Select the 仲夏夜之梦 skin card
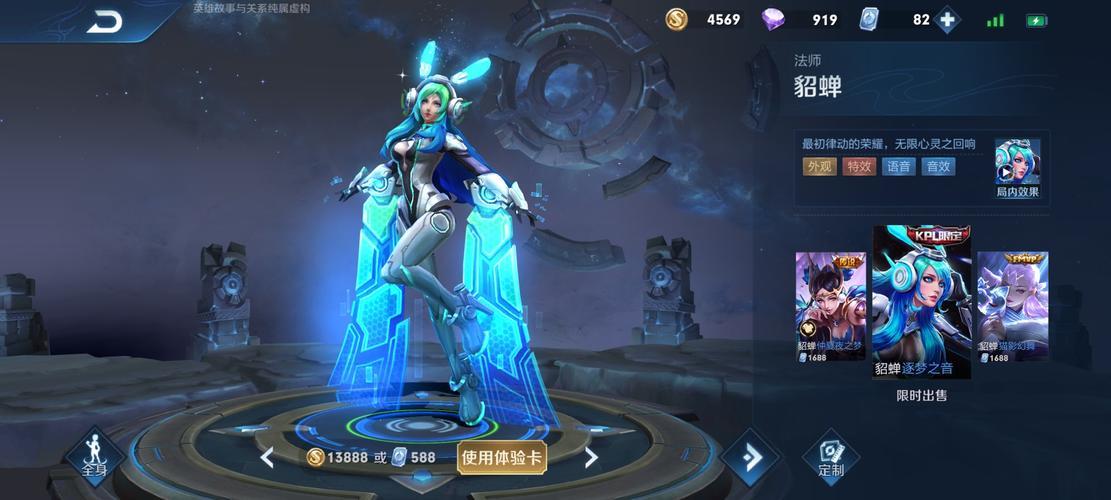The image size is (1111, 500). coord(830,307)
